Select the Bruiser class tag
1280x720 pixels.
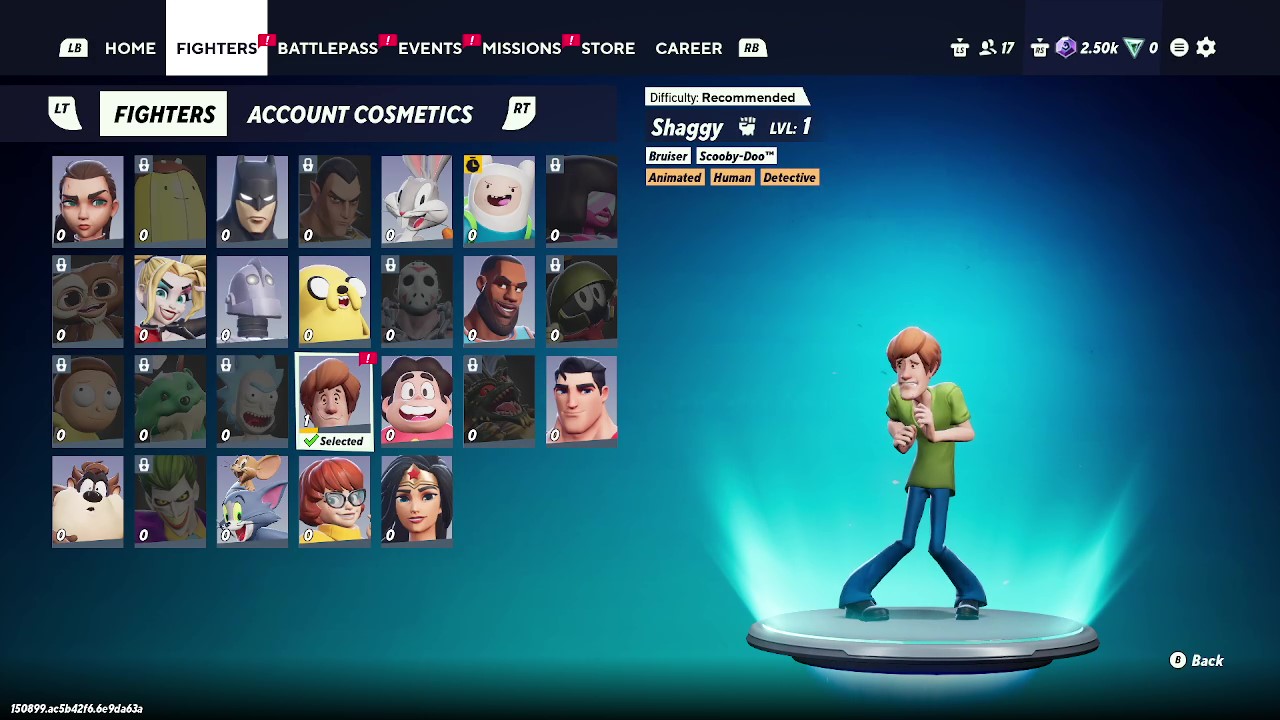pyautogui.click(x=667, y=156)
